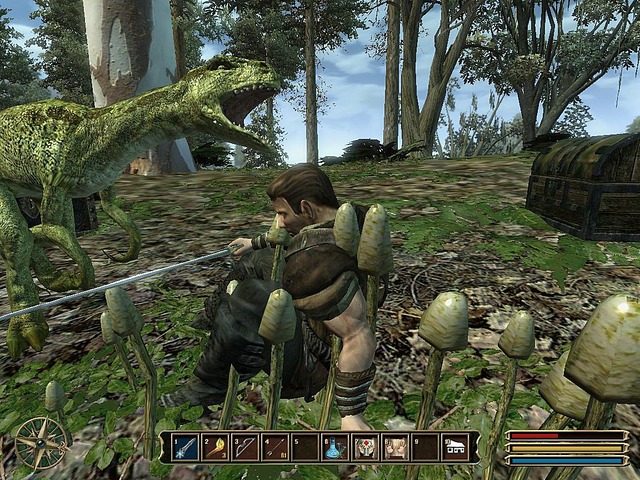Use the blue potion flask
The height and width of the screenshot is (480, 640).
335,447
